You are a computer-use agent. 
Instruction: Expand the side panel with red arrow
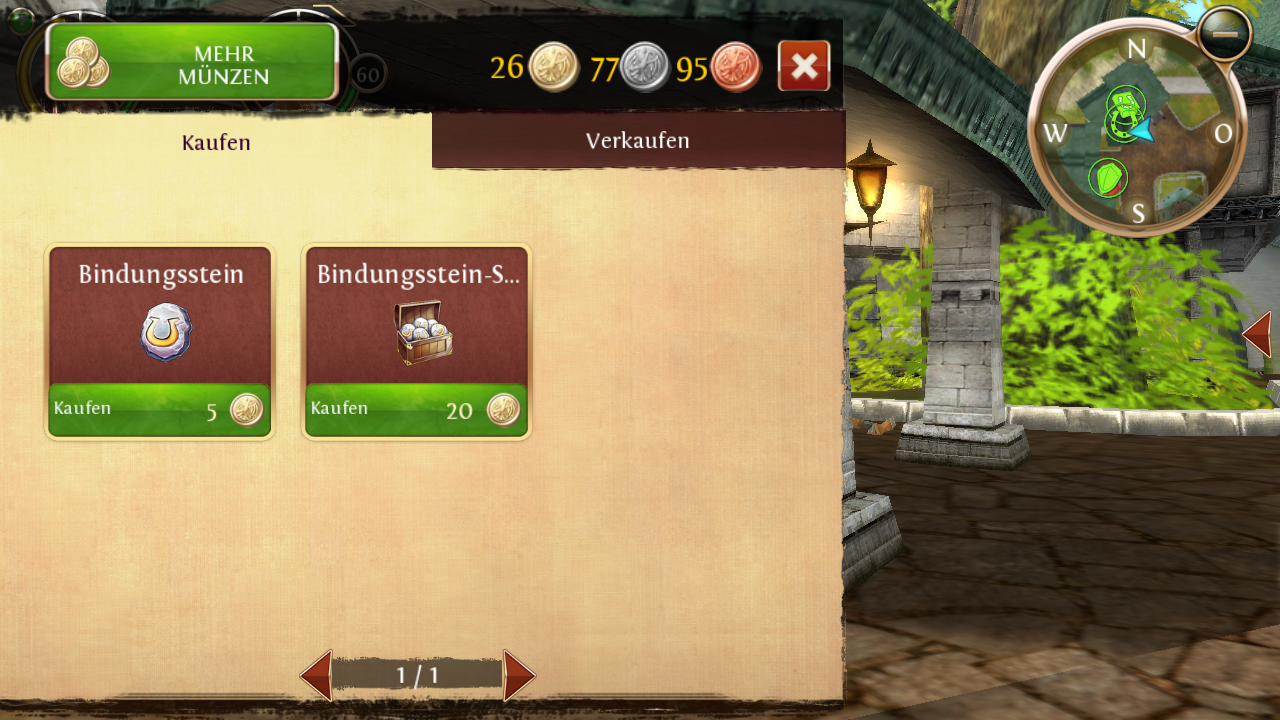(x=1258, y=334)
